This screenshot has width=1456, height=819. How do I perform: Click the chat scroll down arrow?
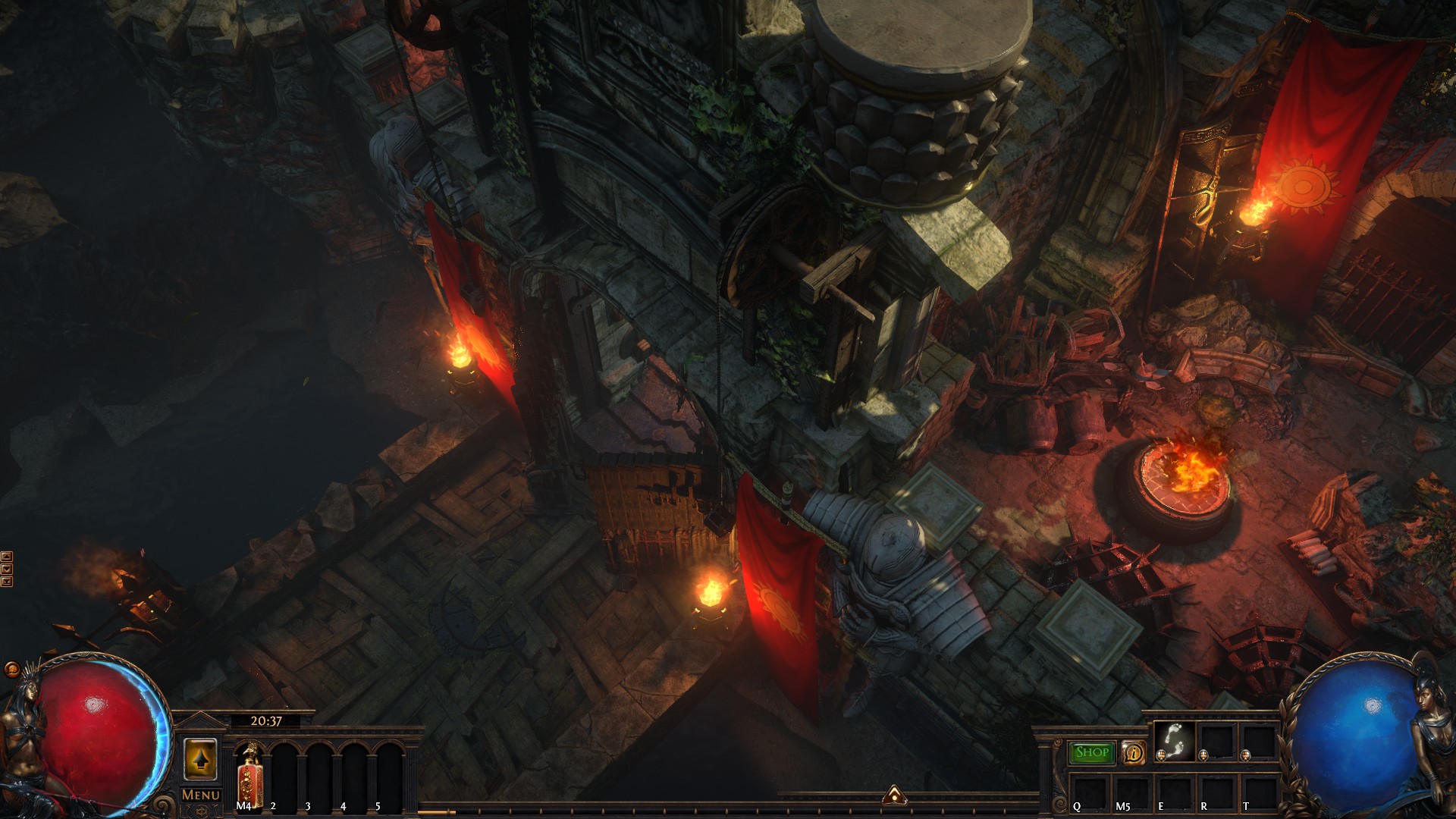coord(7,569)
